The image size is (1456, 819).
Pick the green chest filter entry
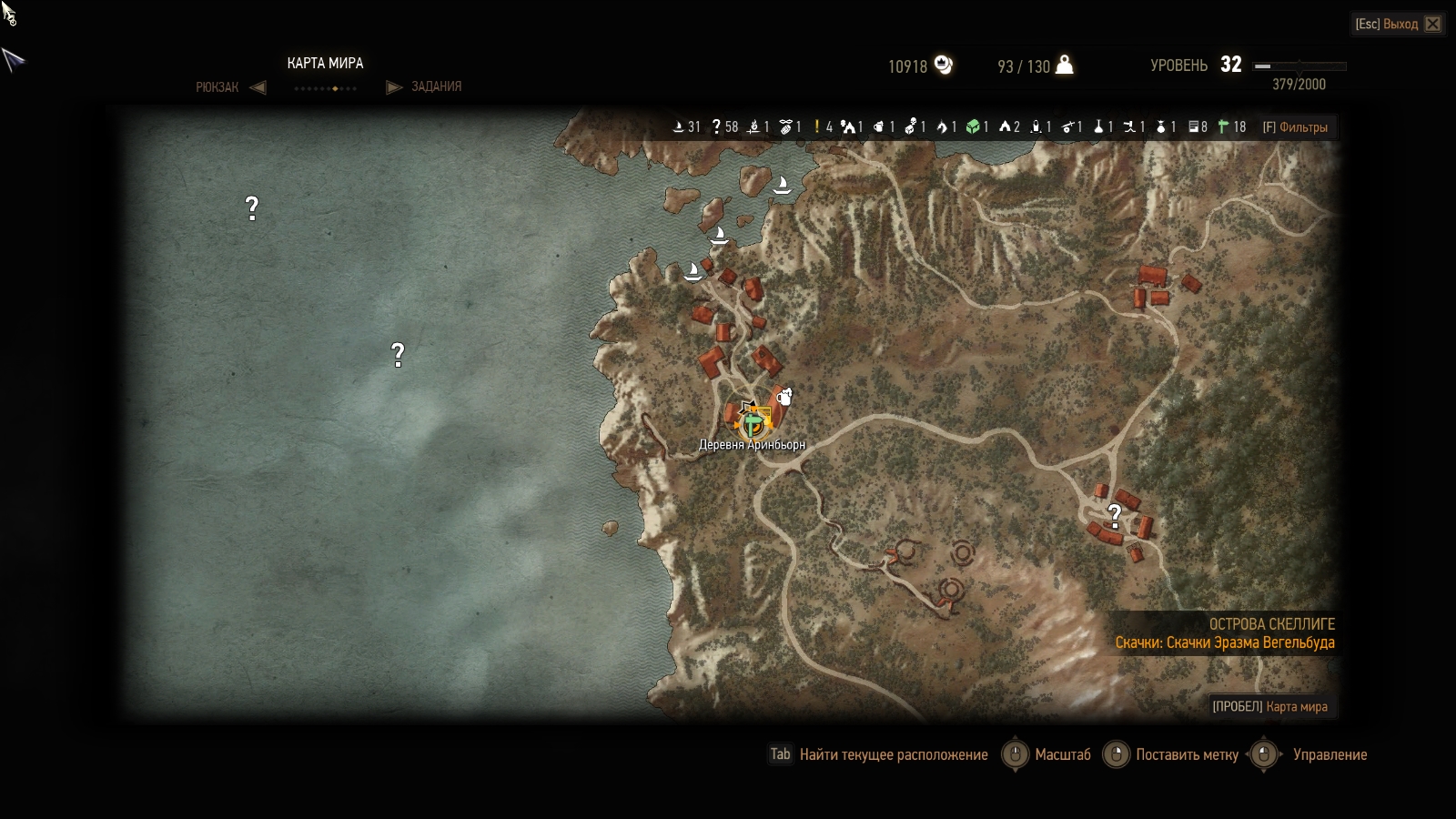point(977,127)
